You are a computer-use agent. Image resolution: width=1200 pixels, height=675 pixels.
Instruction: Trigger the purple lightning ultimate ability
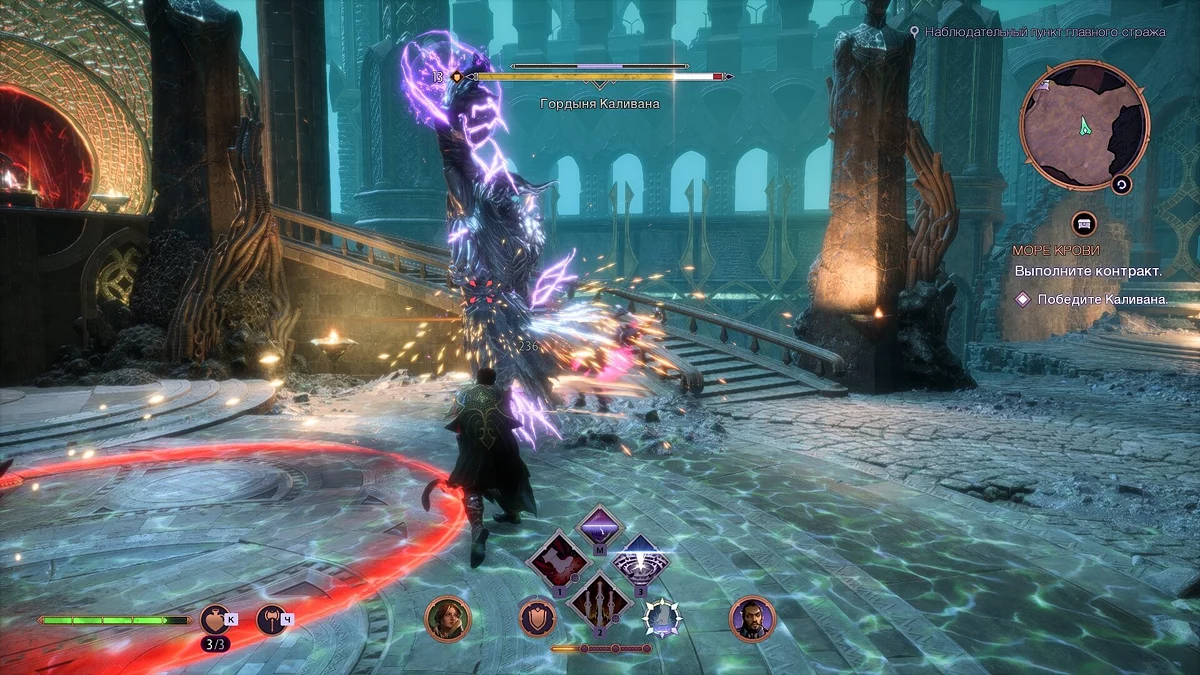[x=599, y=527]
